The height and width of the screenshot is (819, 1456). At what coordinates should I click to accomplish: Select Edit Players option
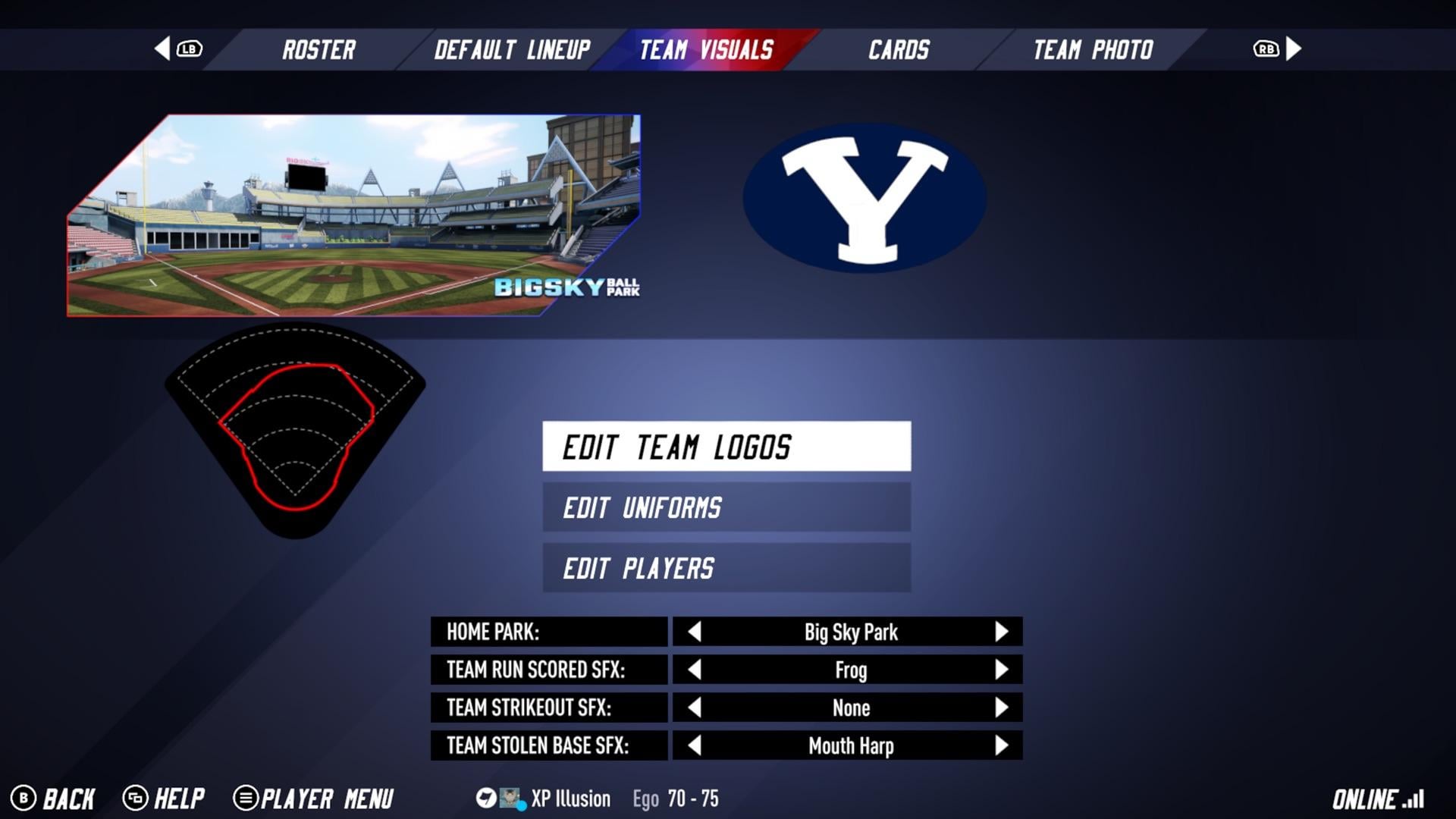726,568
